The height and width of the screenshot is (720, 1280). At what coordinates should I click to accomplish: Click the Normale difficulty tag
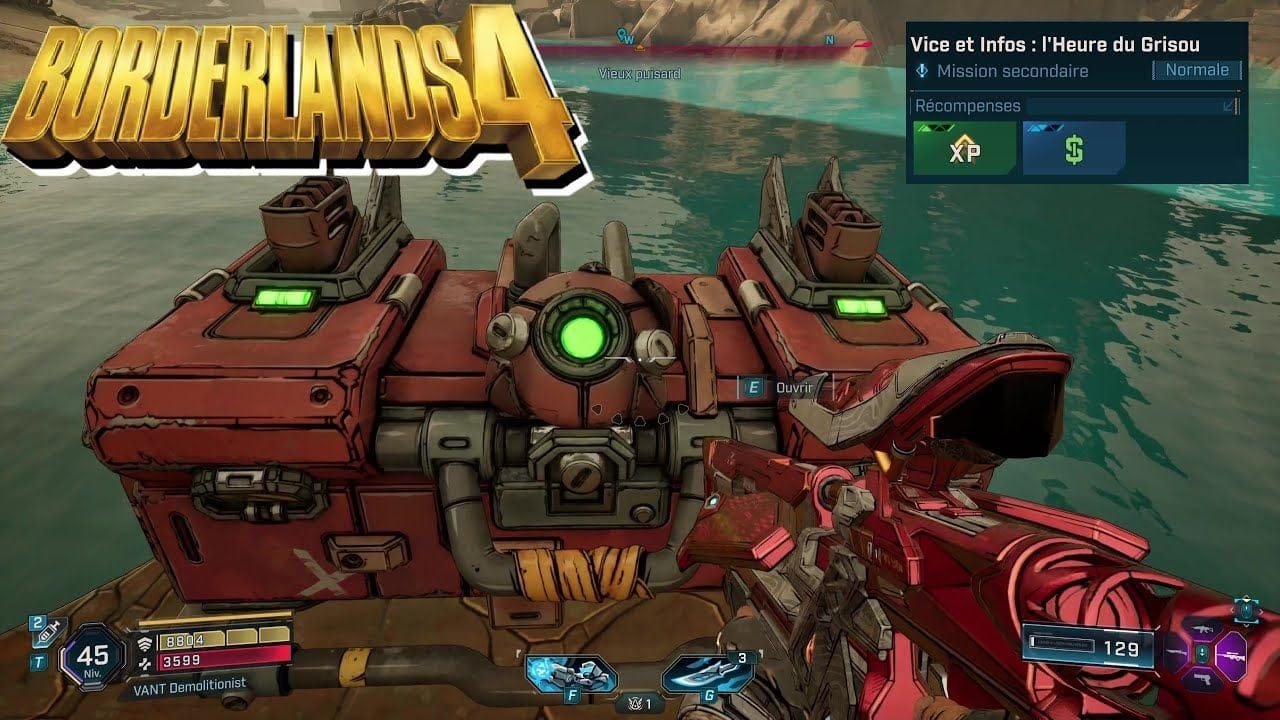(x=1196, y=70)
